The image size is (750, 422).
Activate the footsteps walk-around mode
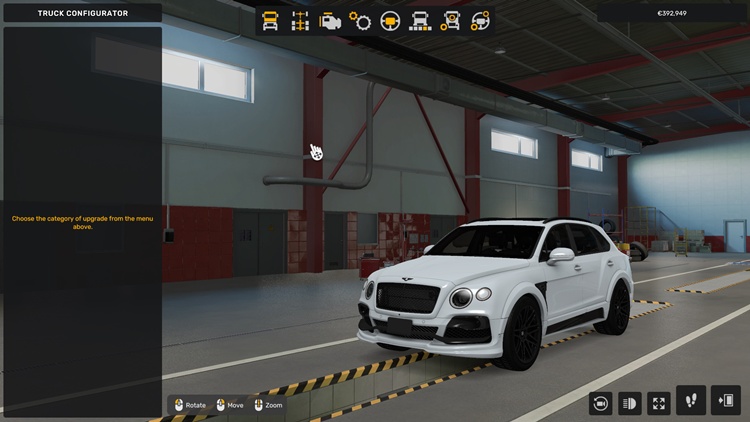[x=691, y=401]
